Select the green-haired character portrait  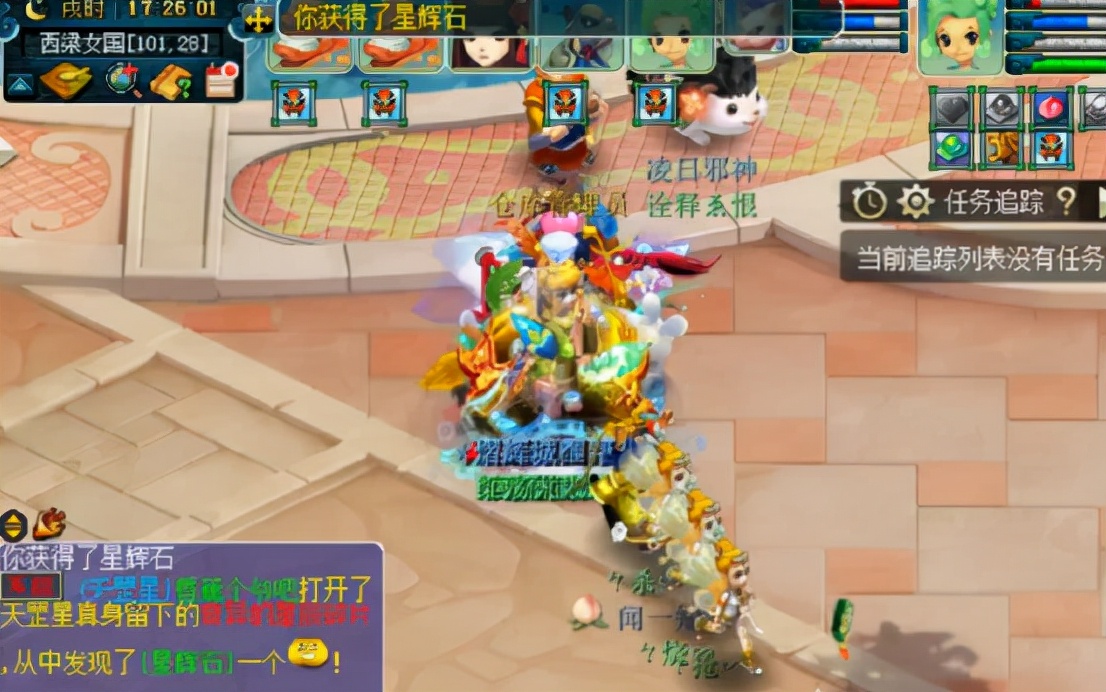coord(960,37)
